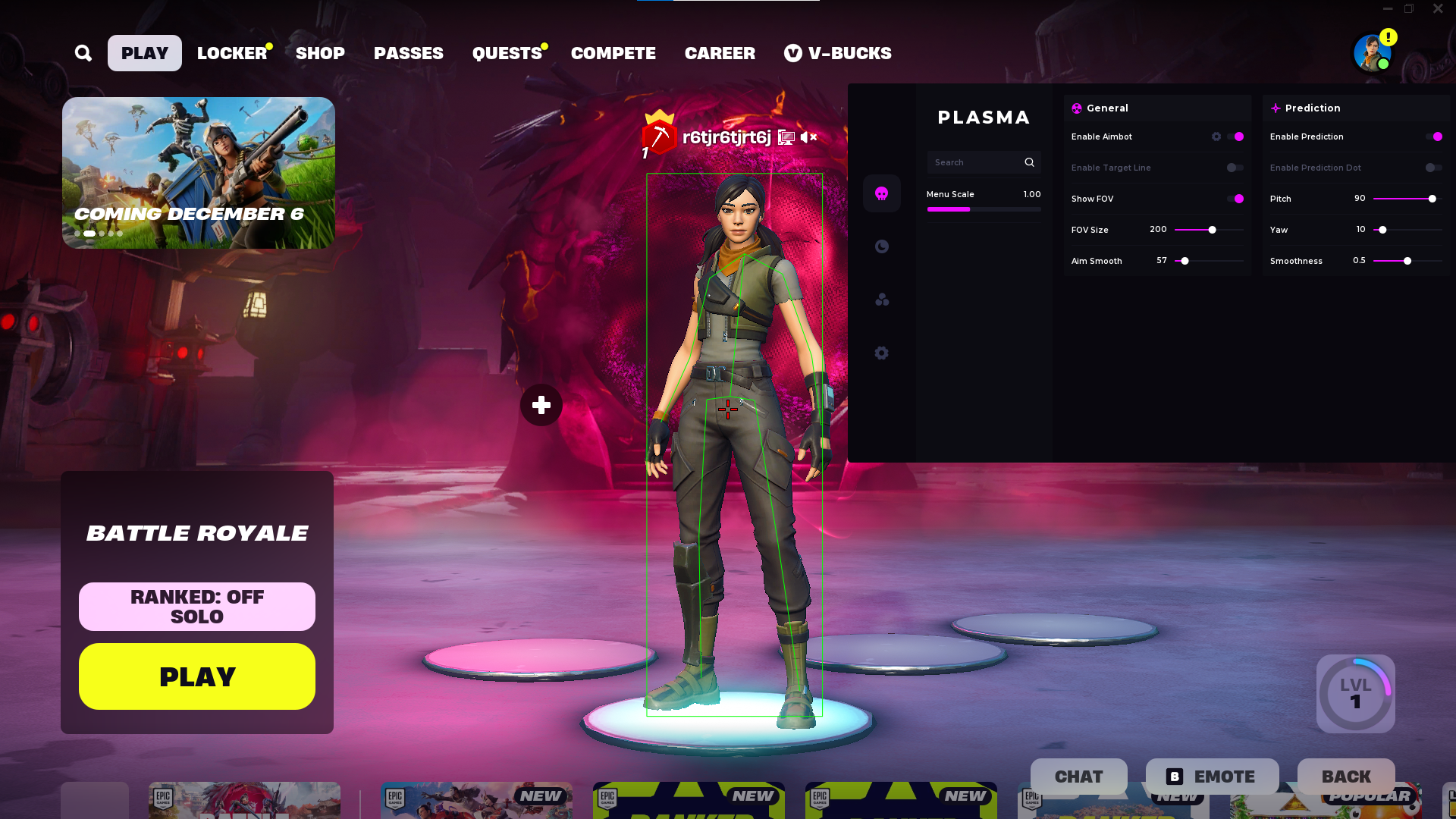This screenshot has width=1456, height=819.
Task: Open the Shop tab
Action: tap(320, 53)
